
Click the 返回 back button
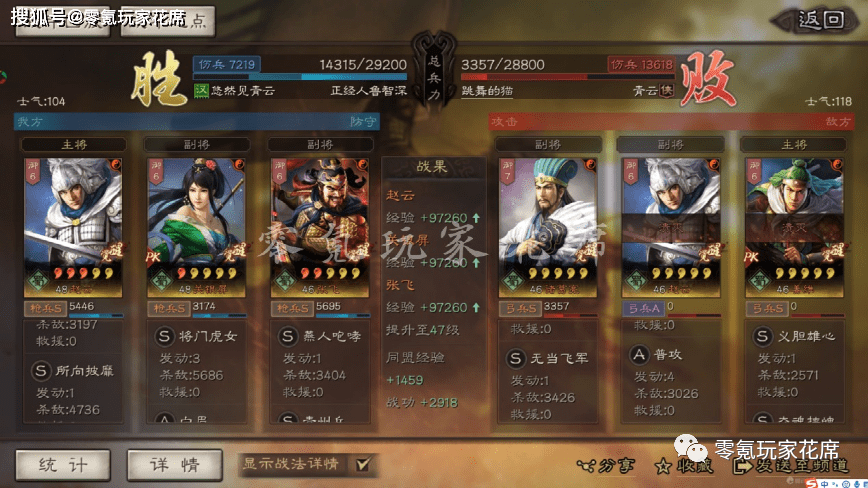[x=822, y=20]
